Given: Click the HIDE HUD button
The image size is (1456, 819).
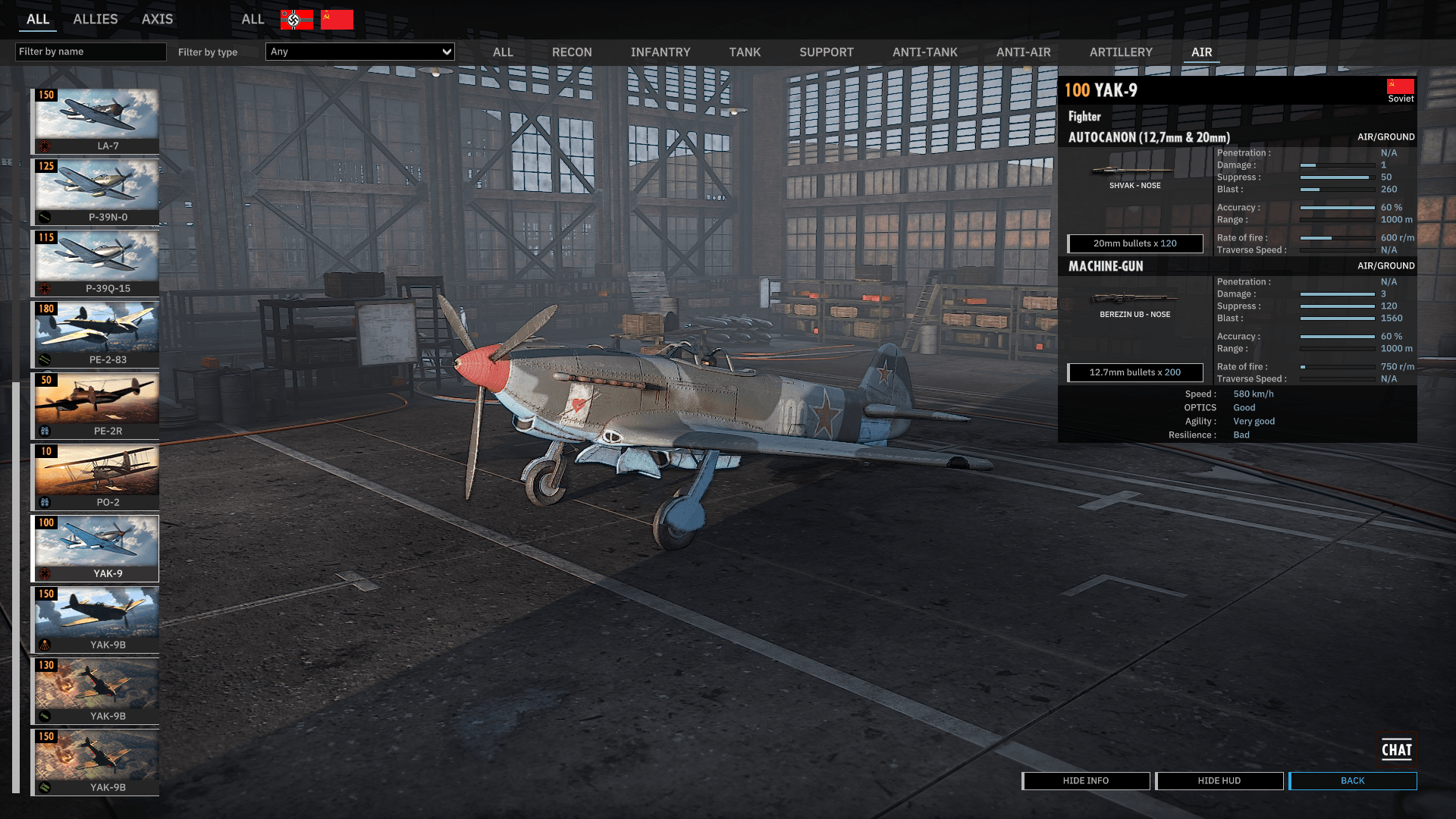Looking at the screenshot, I should (1219, 780).
